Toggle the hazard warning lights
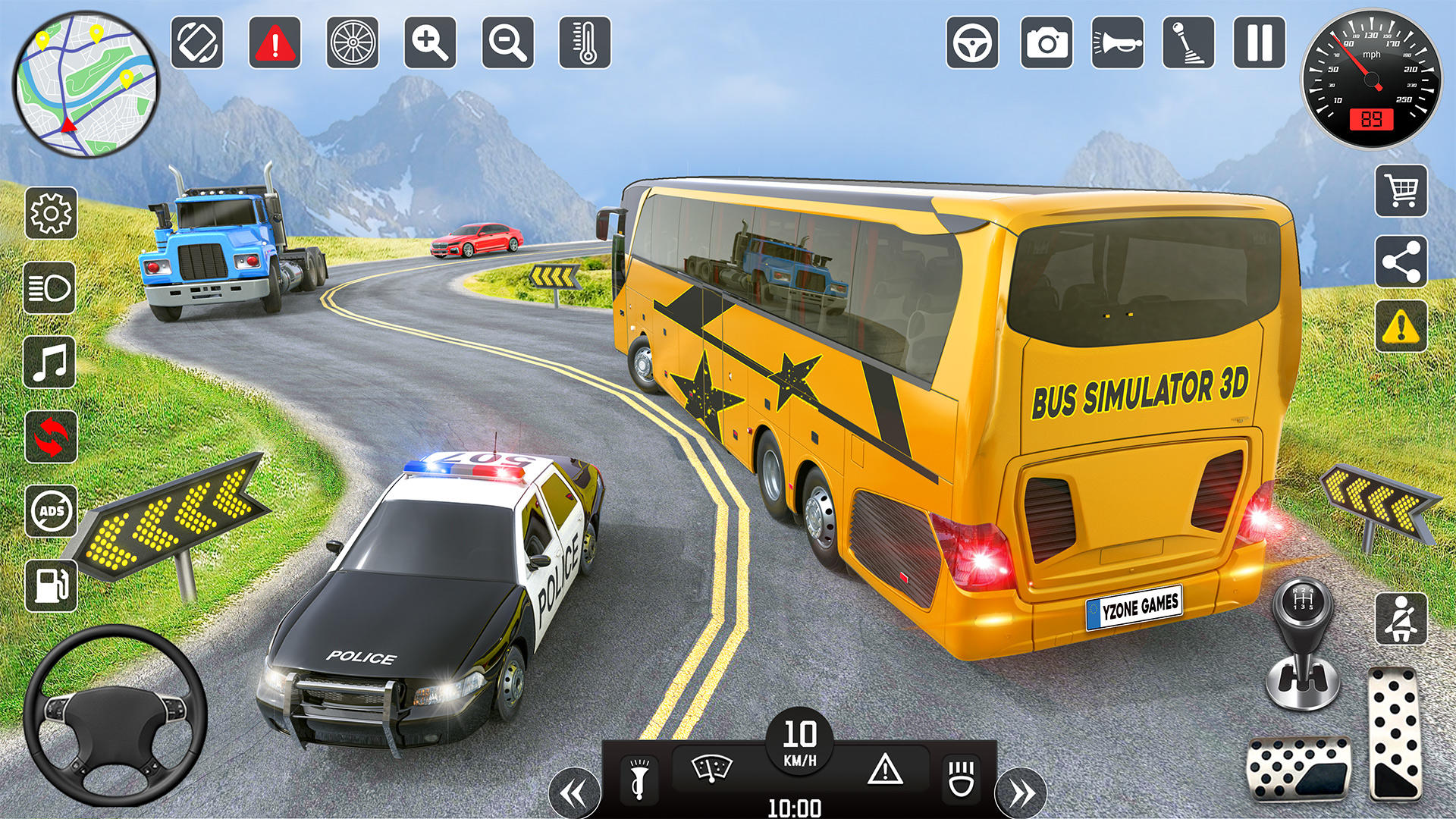 884,770
